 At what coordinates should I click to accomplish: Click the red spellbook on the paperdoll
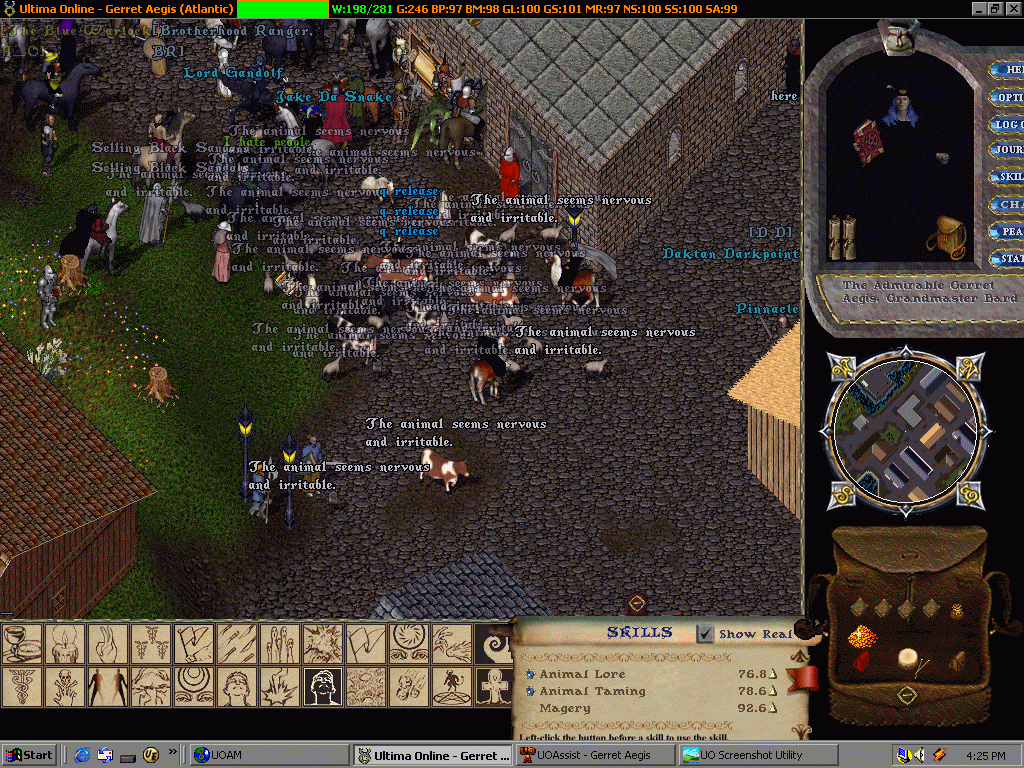point(866,141)
